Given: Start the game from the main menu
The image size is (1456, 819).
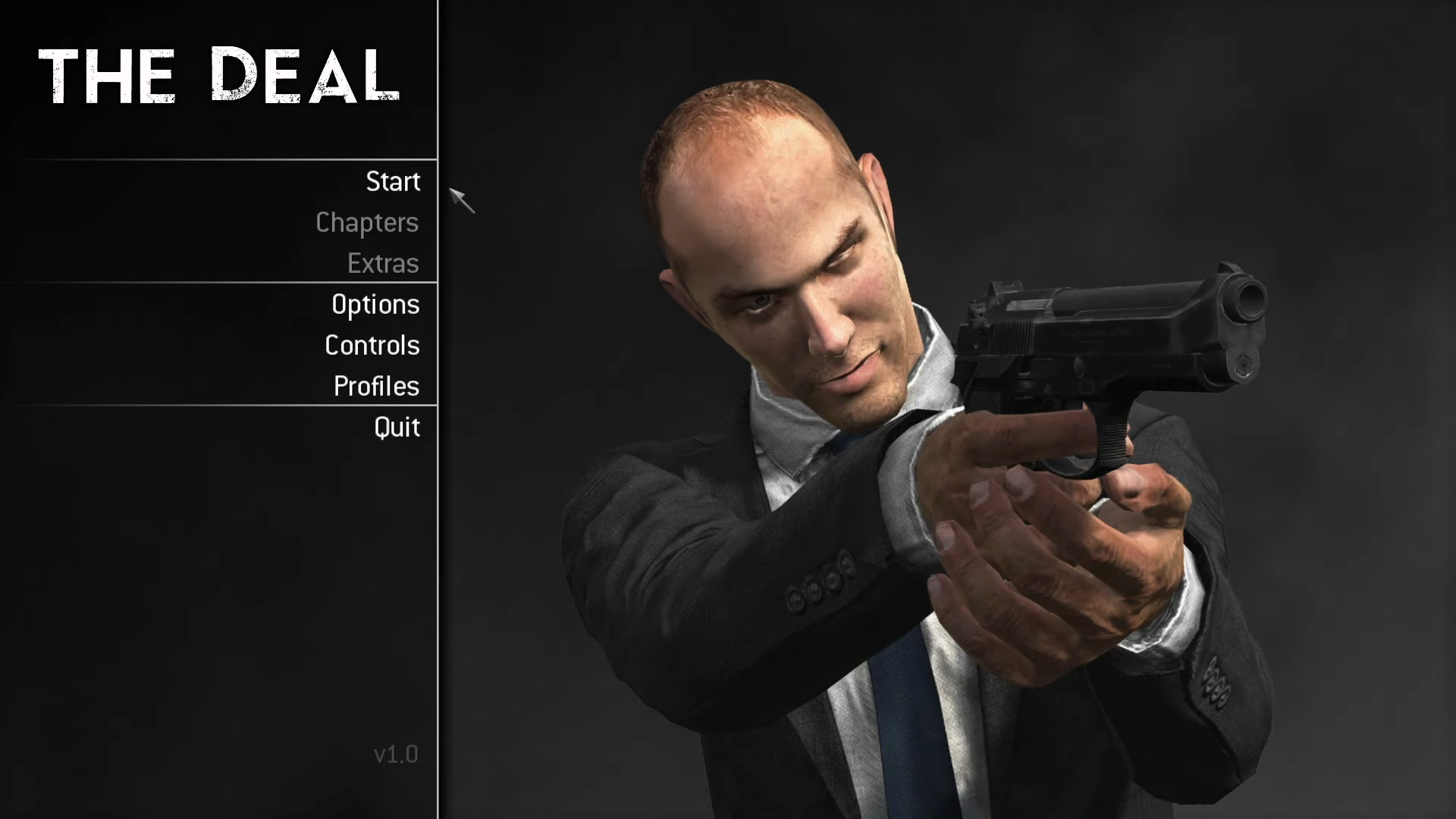Looking at the screenshot, I should (x=393, y=182).
